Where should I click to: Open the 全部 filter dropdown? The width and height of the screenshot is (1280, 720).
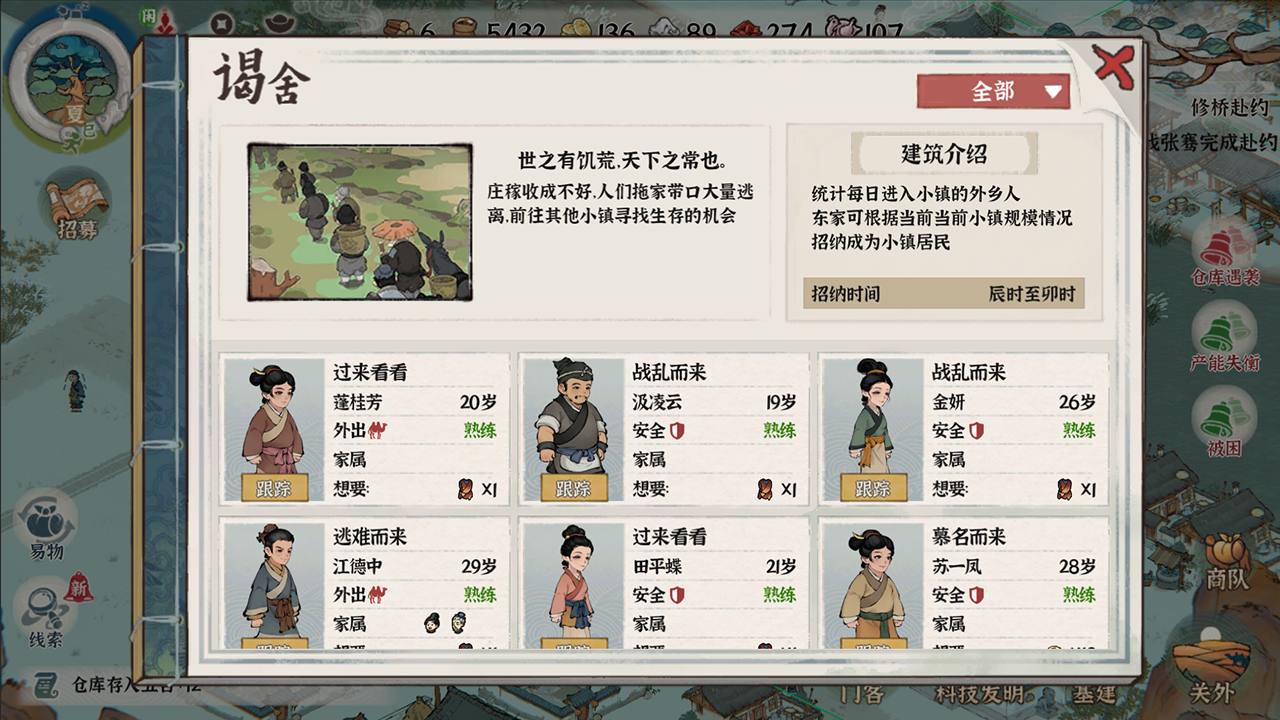[x=992, y=90]
